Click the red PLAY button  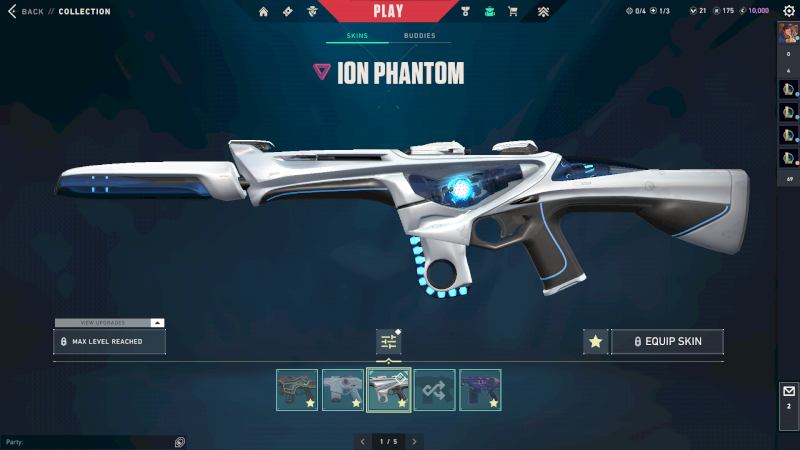click(387, 11)
